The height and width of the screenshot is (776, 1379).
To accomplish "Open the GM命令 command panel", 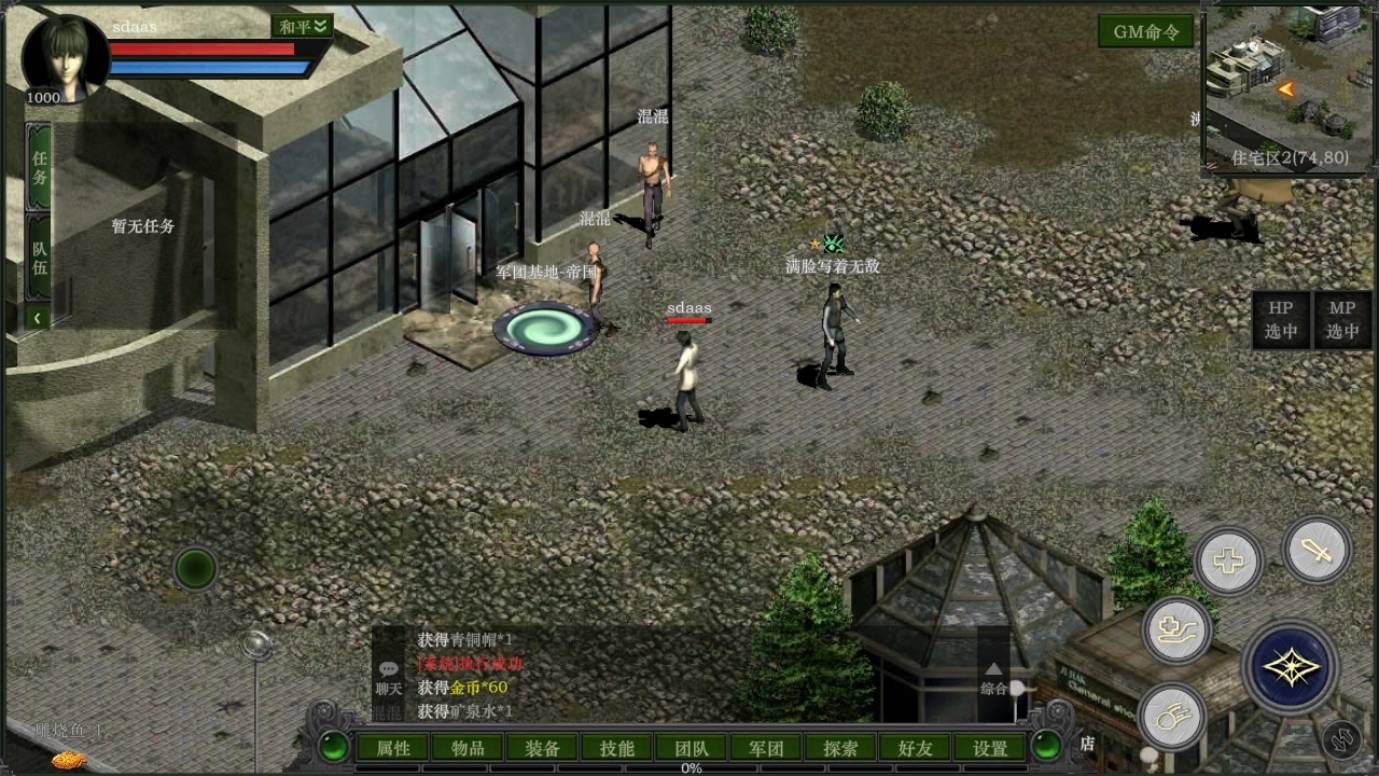I will coord(1146,32).
